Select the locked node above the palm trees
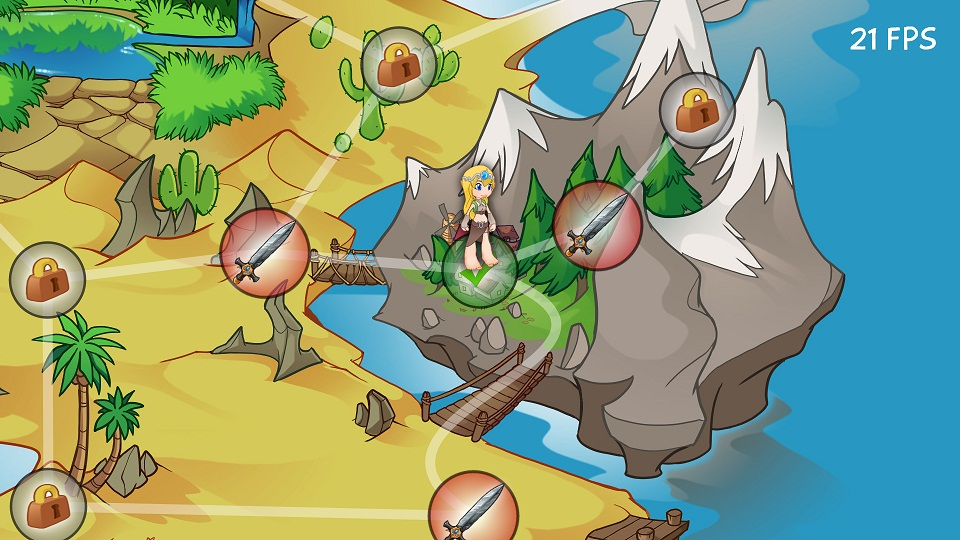 (x=47, y=280)
